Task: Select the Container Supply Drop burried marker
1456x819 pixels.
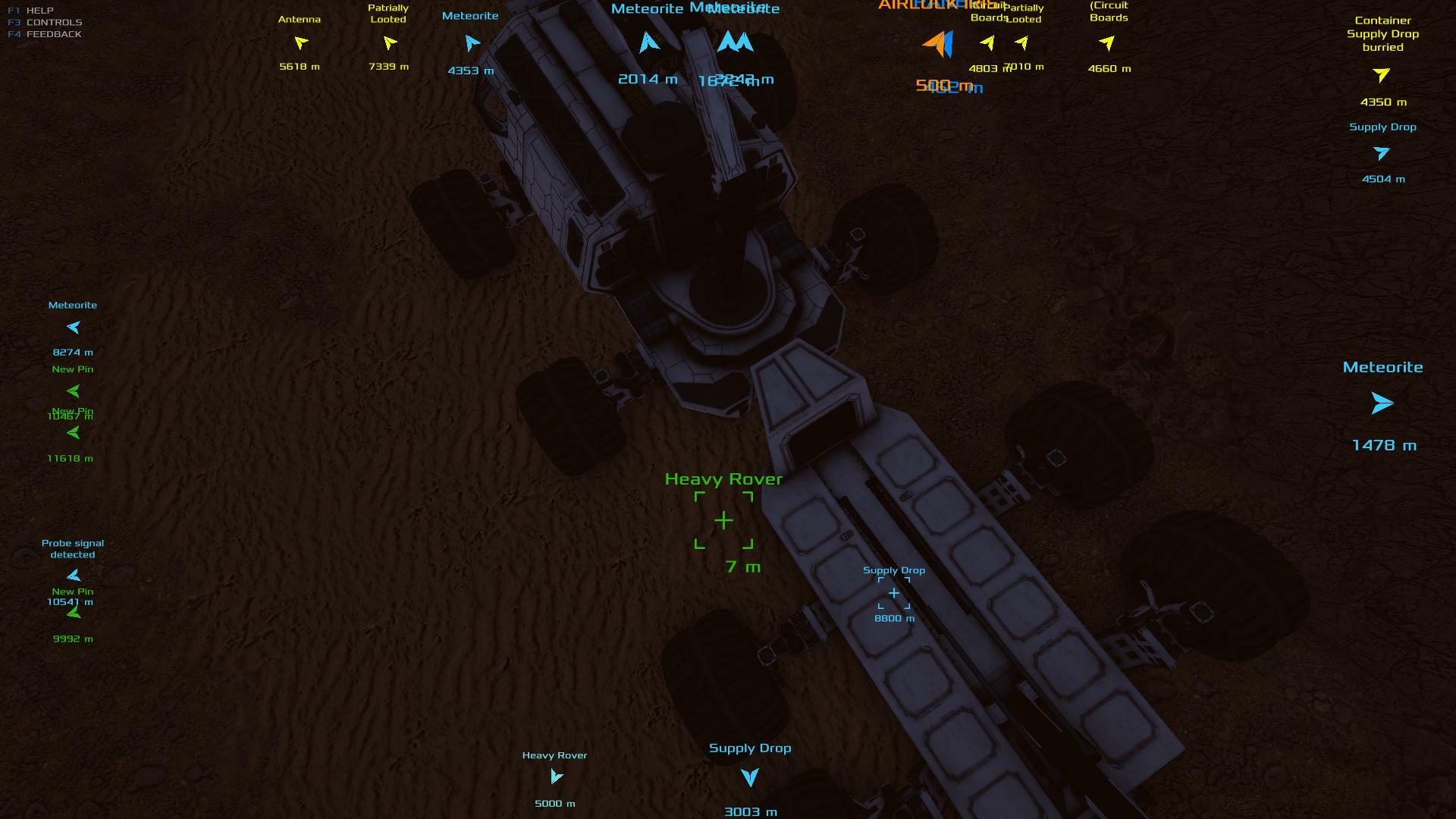Action: click(x=1381, y=75)
